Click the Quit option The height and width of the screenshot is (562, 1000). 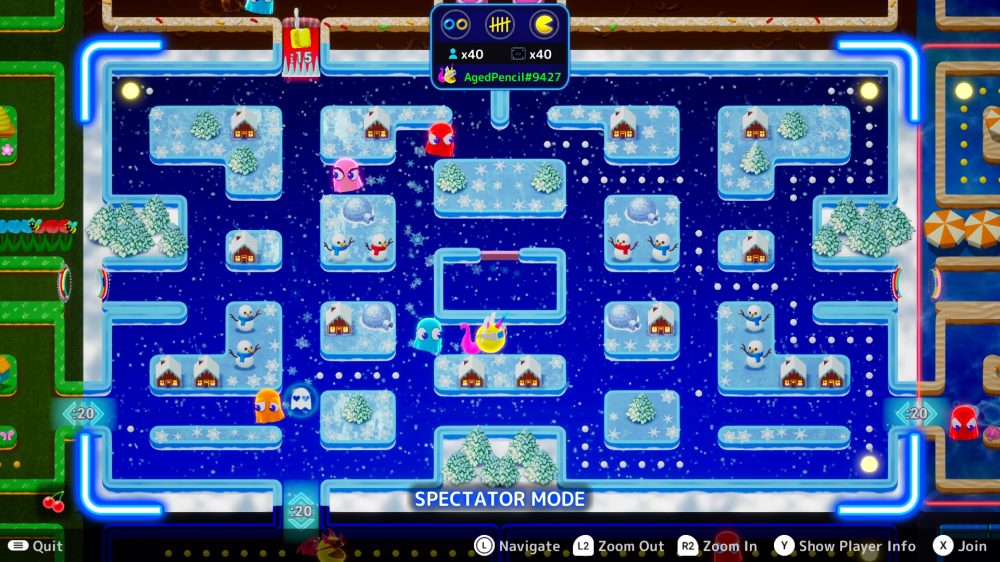point(36,546)
